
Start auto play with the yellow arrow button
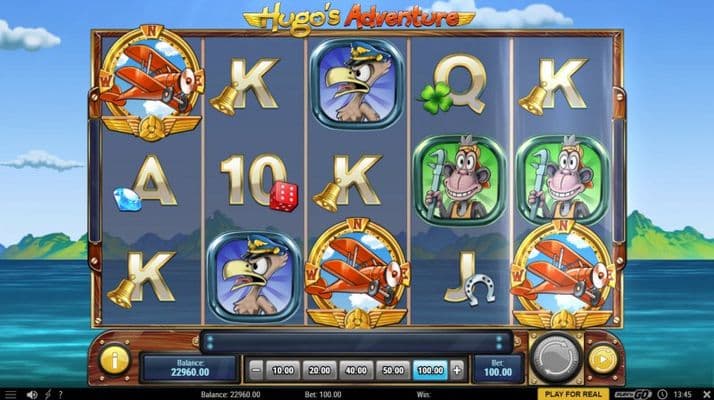pyautogui.click(x=602, y=359)
